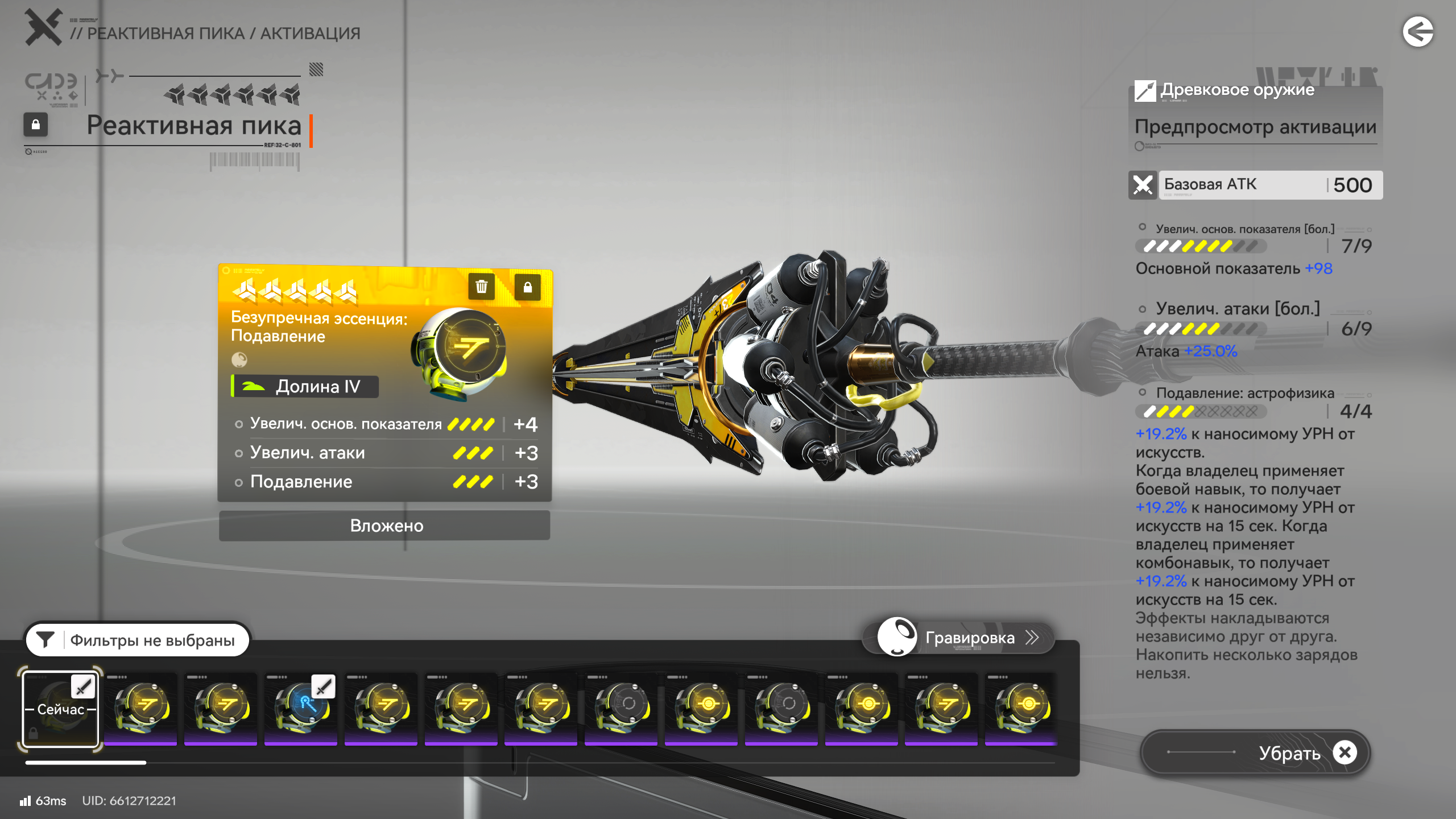Image resolution: width=1456 pixels, height=819 pixels.
Task: Click the essence list horizontal scrollbar
Action: [85, 763]
